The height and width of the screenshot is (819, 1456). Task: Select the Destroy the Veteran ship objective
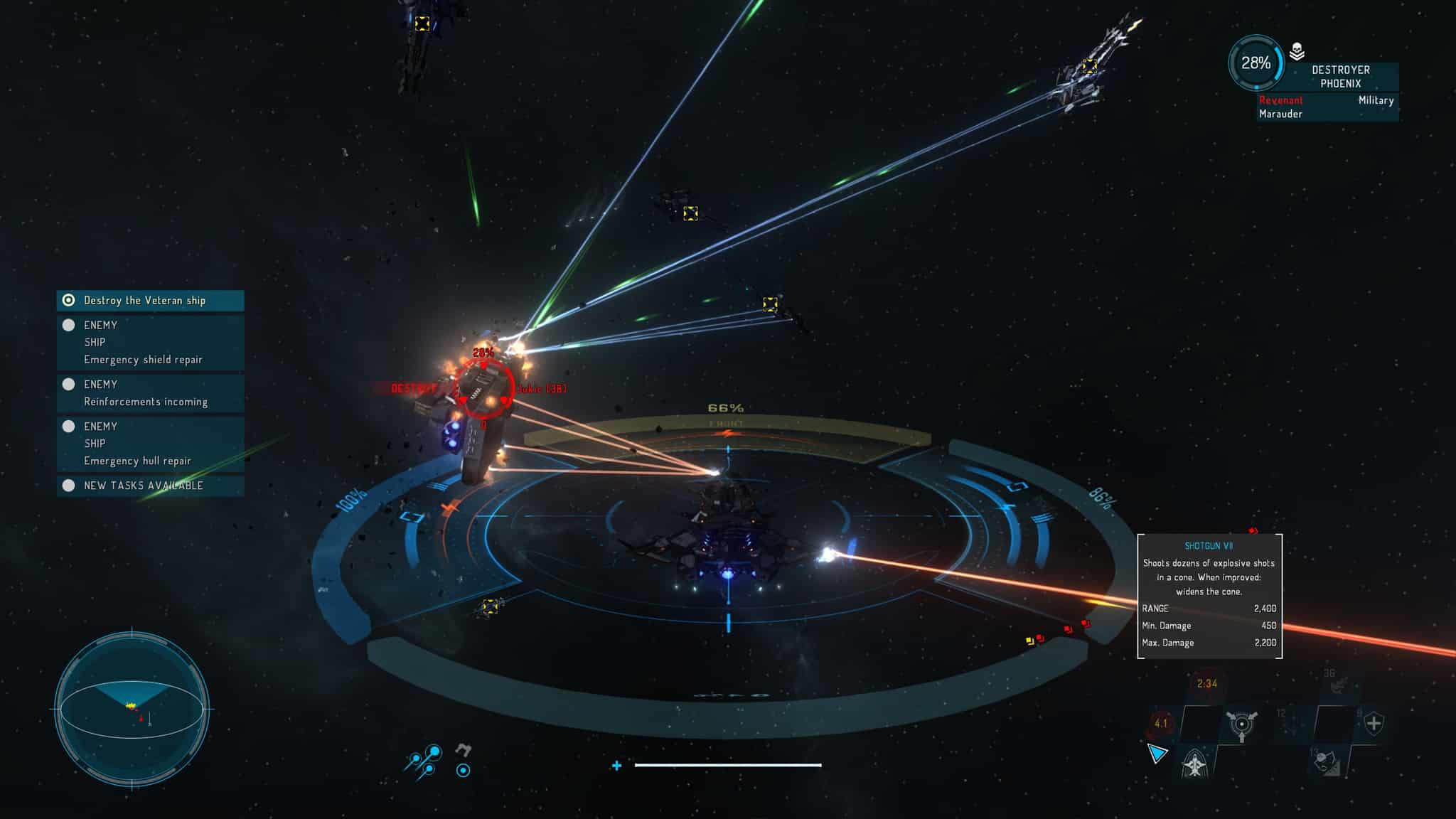coord(150,301)
